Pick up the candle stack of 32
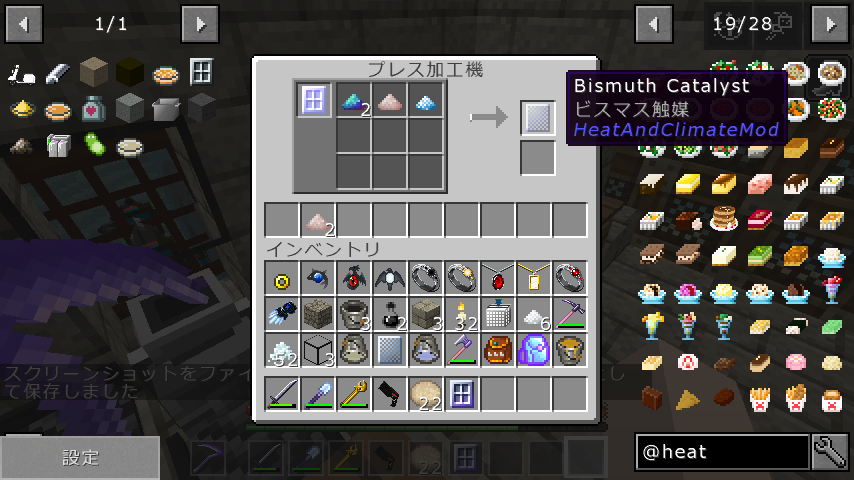This screenshot has height=480, width=854. (462, 314)
